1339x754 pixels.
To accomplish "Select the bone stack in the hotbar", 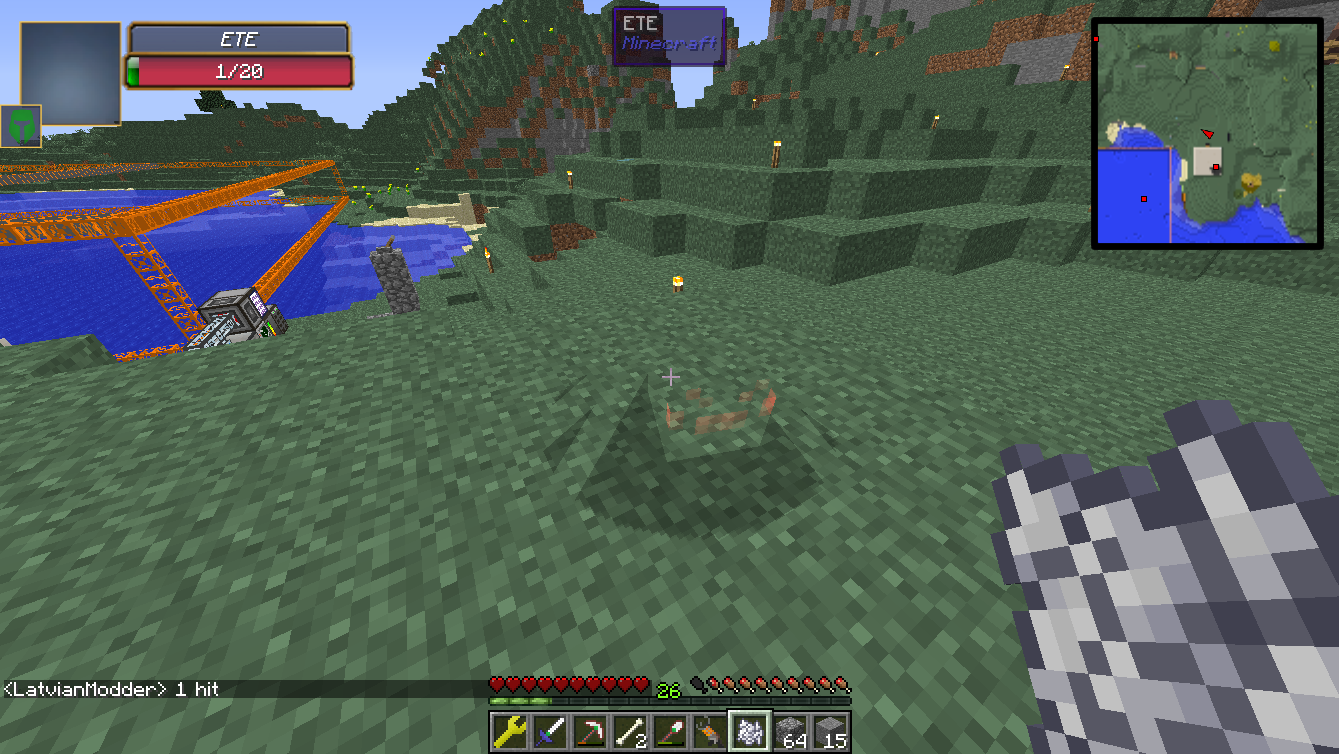I will coord(630,731).
